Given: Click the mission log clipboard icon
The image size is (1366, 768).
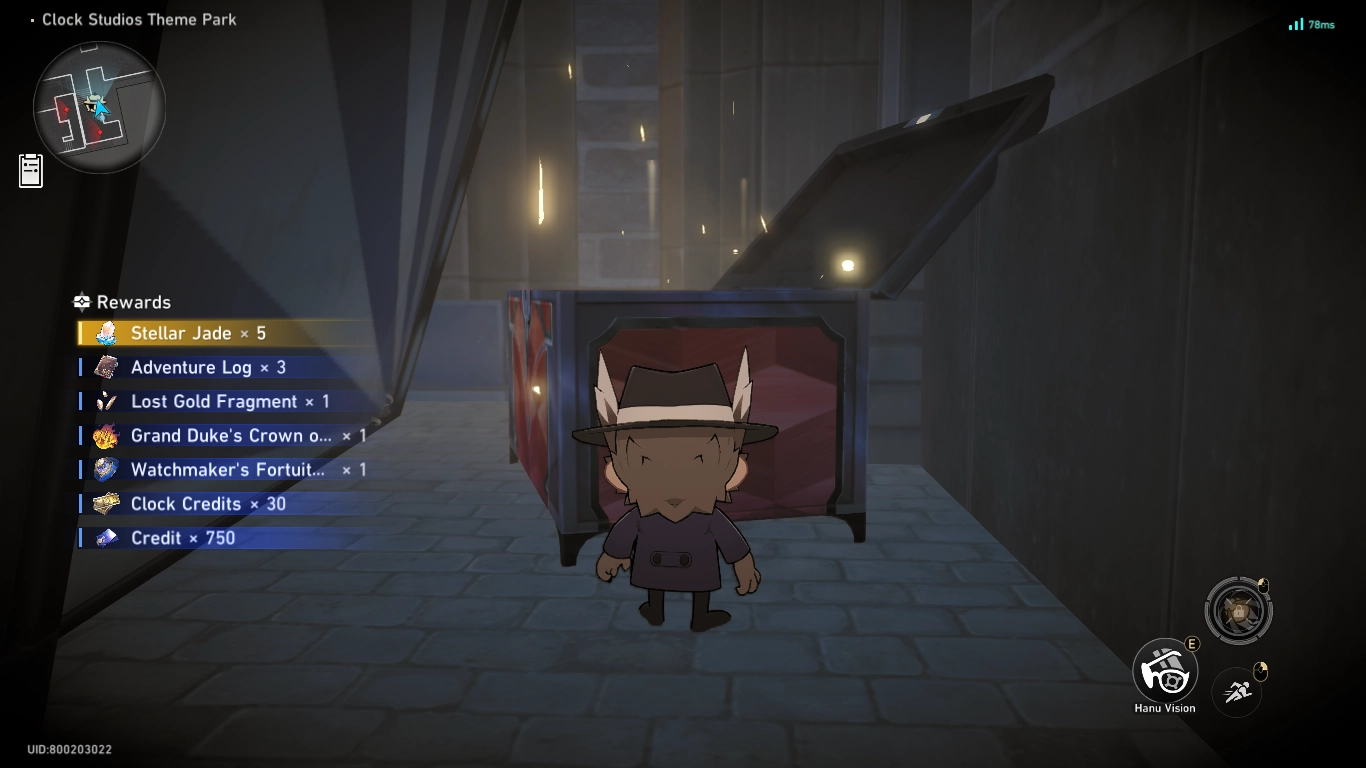Looking at the screenshot, I should (30, 170).
